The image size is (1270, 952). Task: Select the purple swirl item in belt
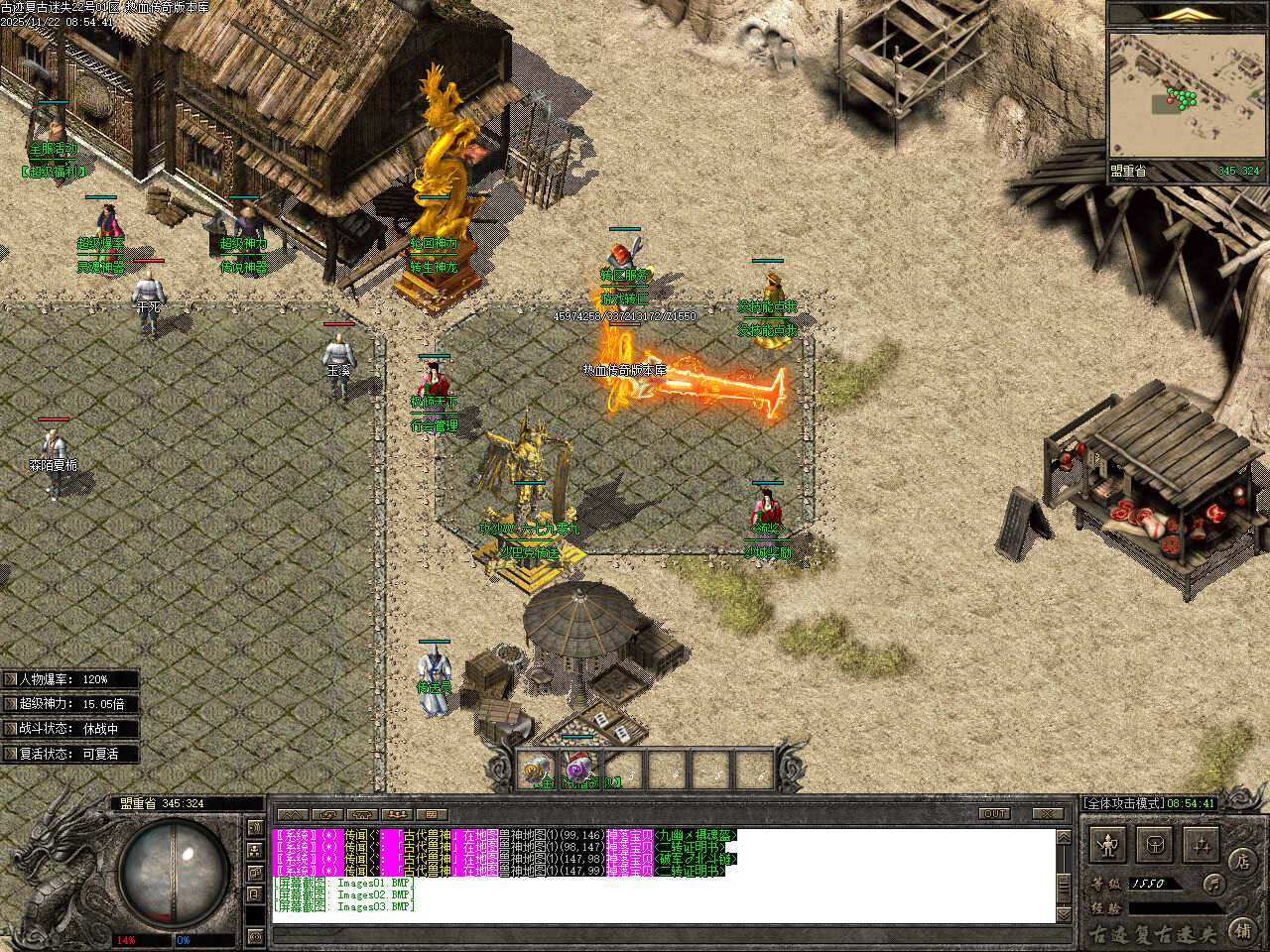pos(579,770)
